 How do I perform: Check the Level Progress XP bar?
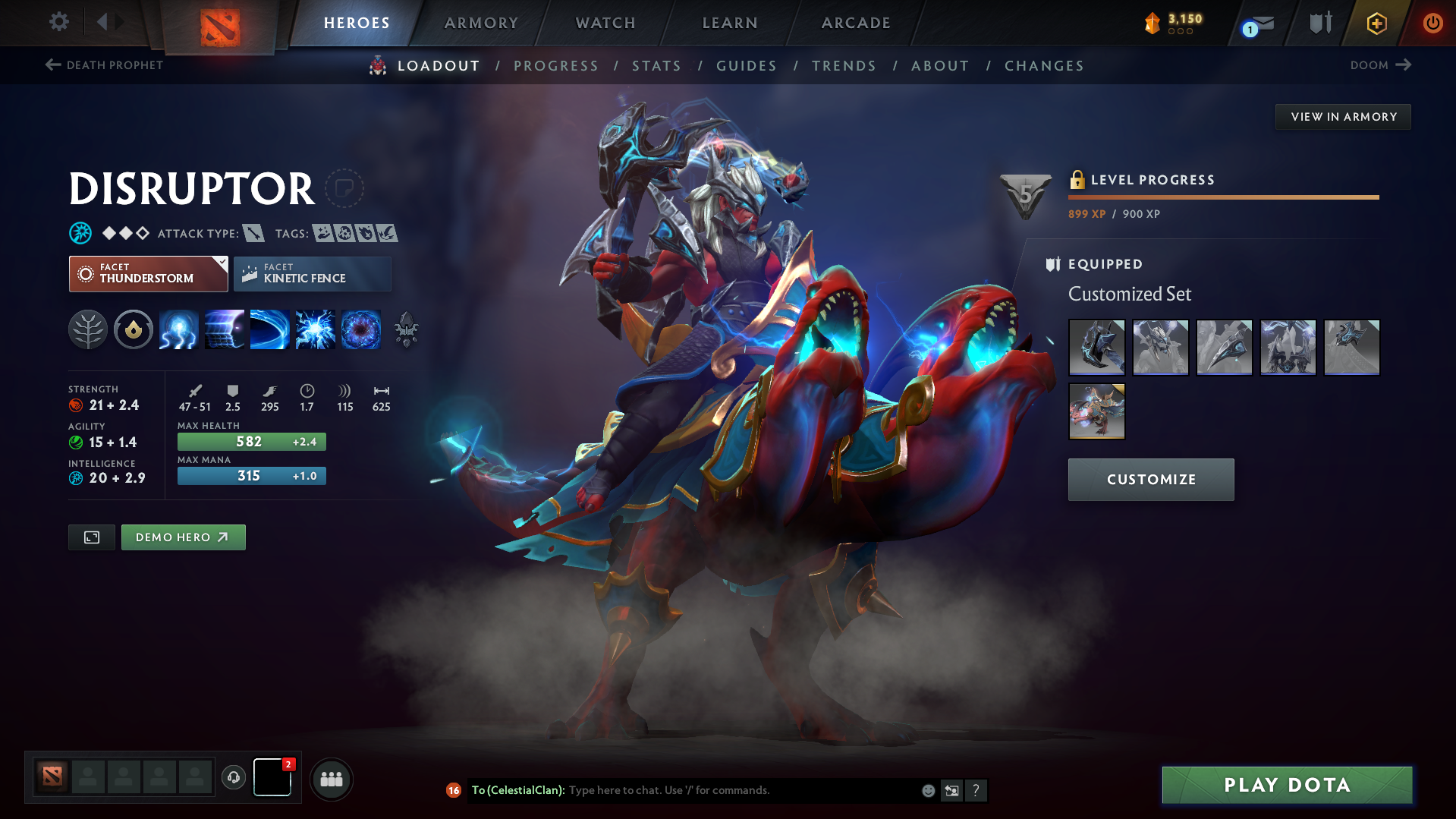[1223, 196]
